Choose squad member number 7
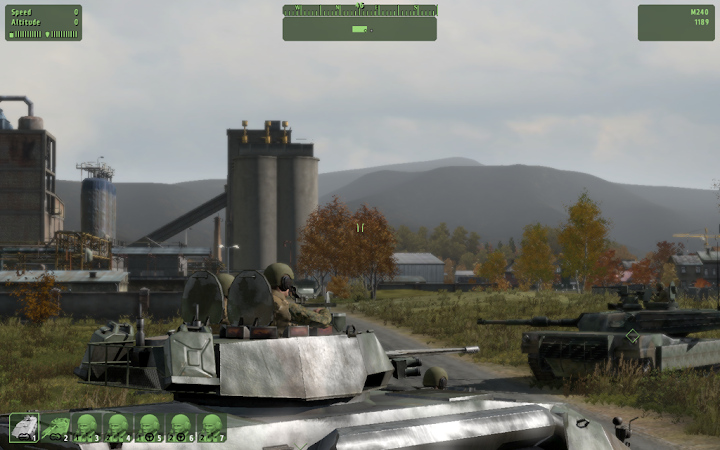 coord(211,427)
